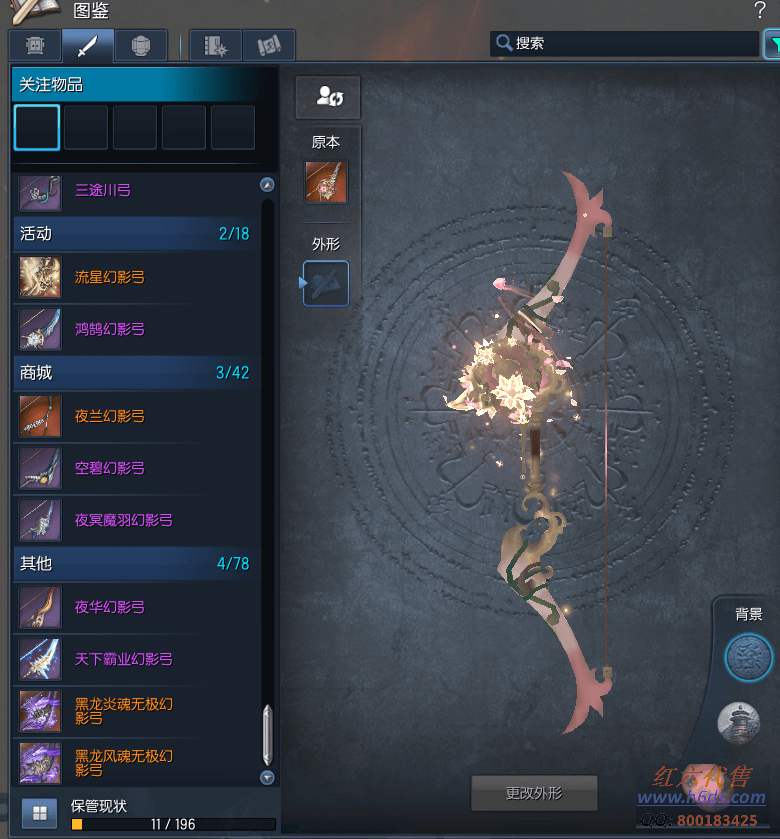Select 天下霸业幻影弓 from the list
The width and height of the screenshot is (780, 839).
coord(123,659)
